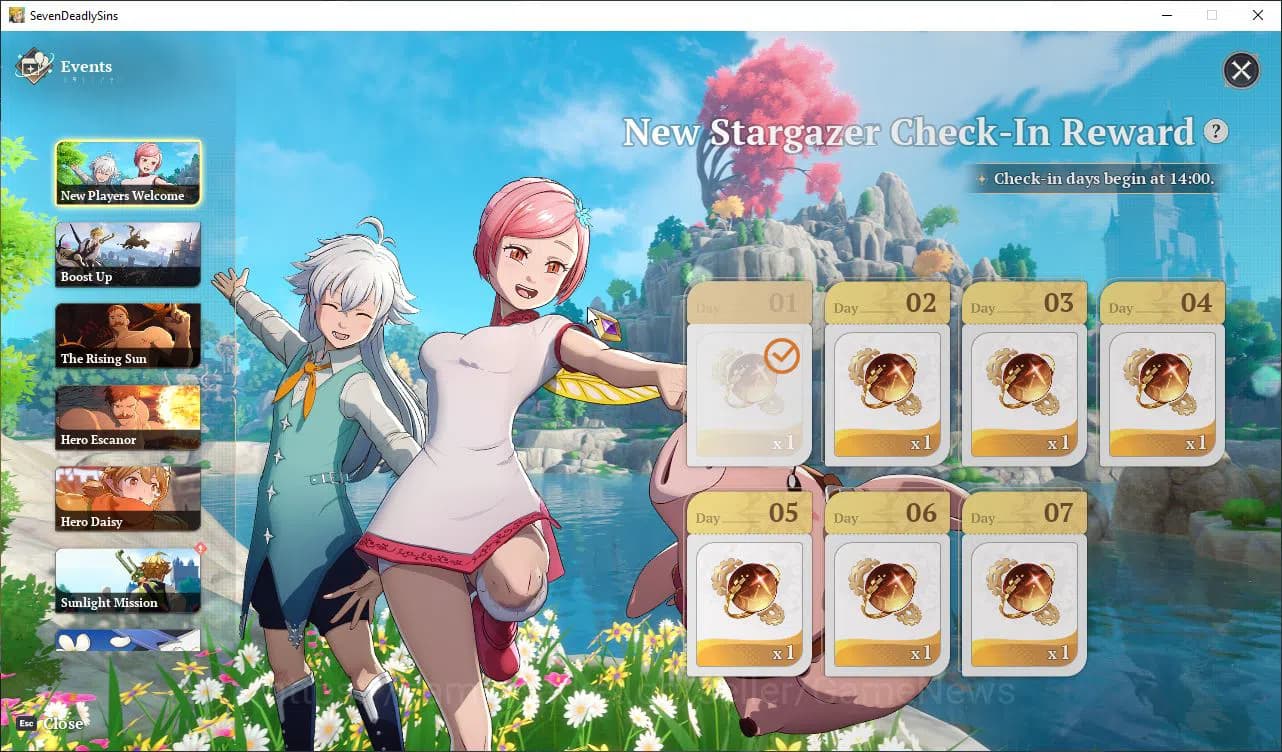Click the Day 04 reward card
The image size is (1282, 752).
click(x=1162, y=378)
